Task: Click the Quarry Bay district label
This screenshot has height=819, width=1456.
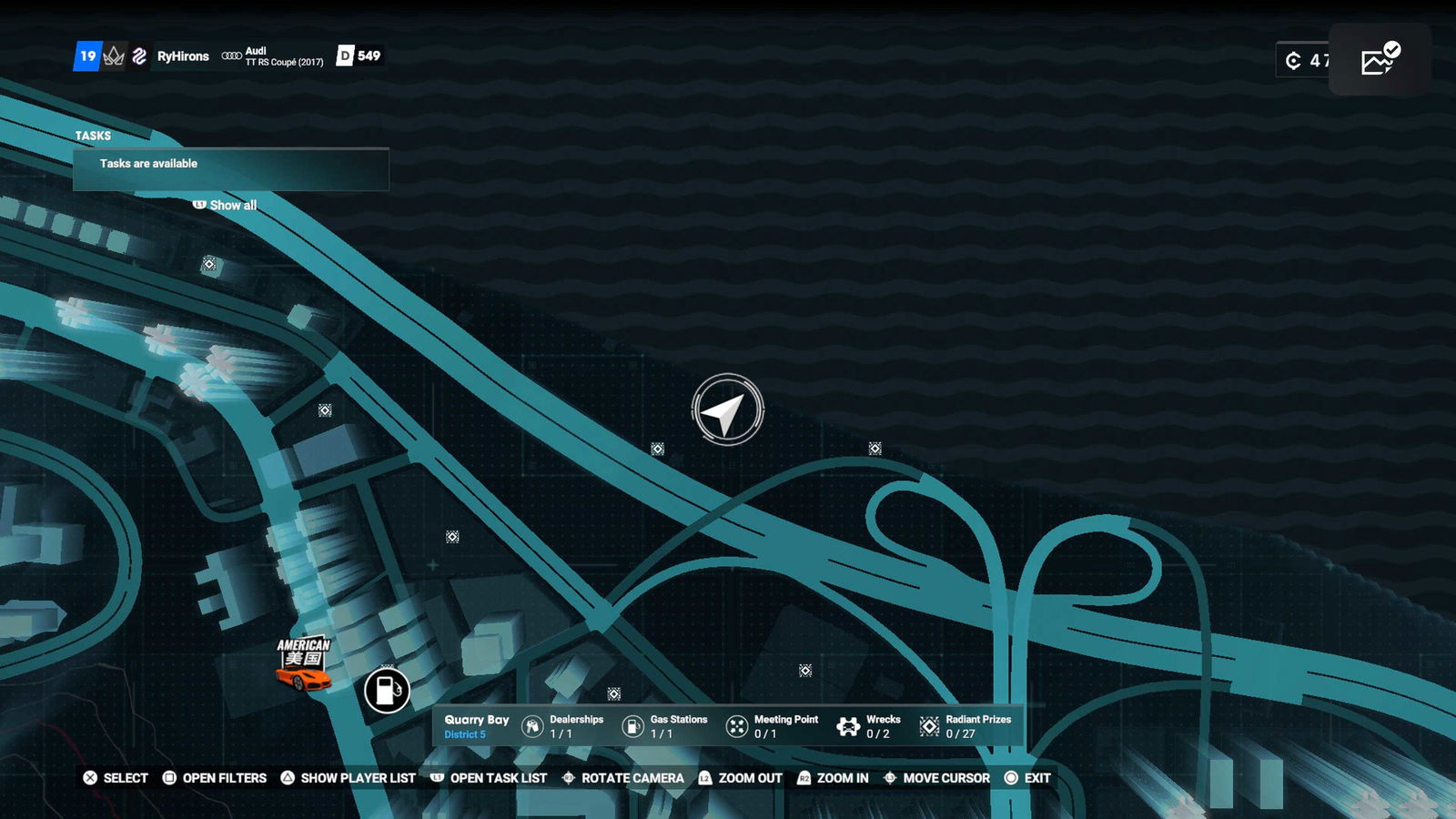Action: [476, 725]
